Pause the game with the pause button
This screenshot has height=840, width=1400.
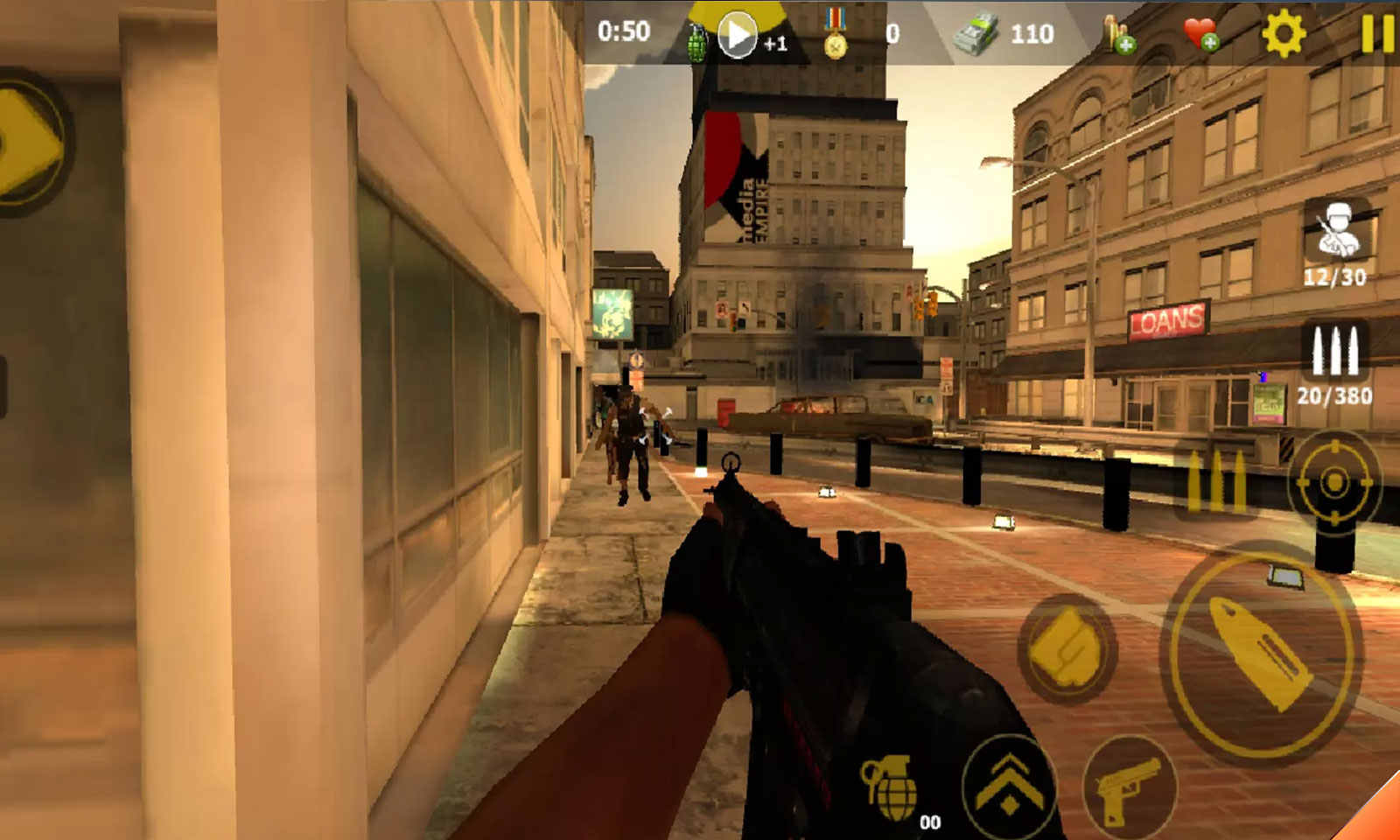tap(1376, 34)
